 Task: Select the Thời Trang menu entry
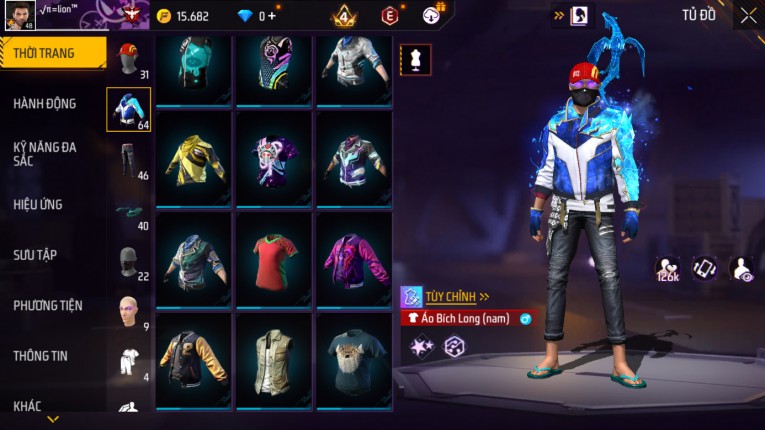click(x=52, y=53)
